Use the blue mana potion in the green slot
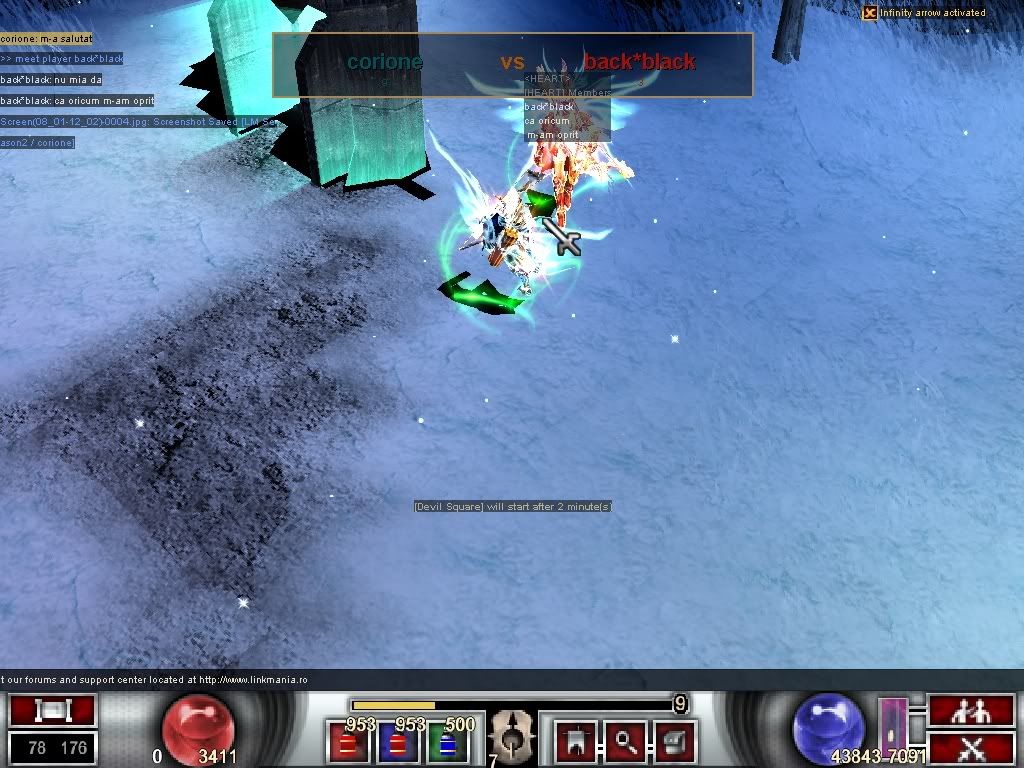 447,743
